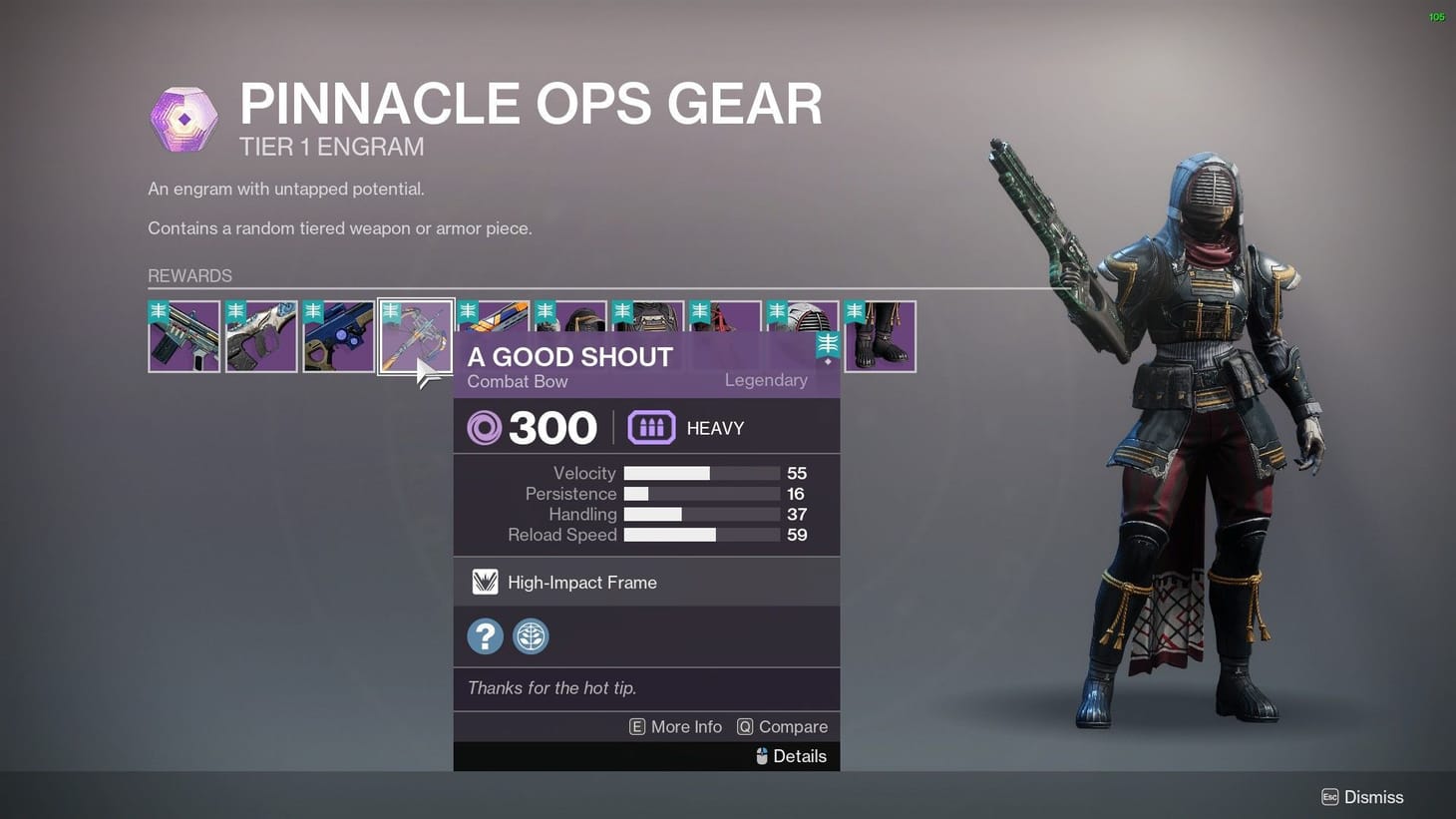
Task: Click the High-Impact Frame intrinsic perk icon
Action: click(485, 582)
